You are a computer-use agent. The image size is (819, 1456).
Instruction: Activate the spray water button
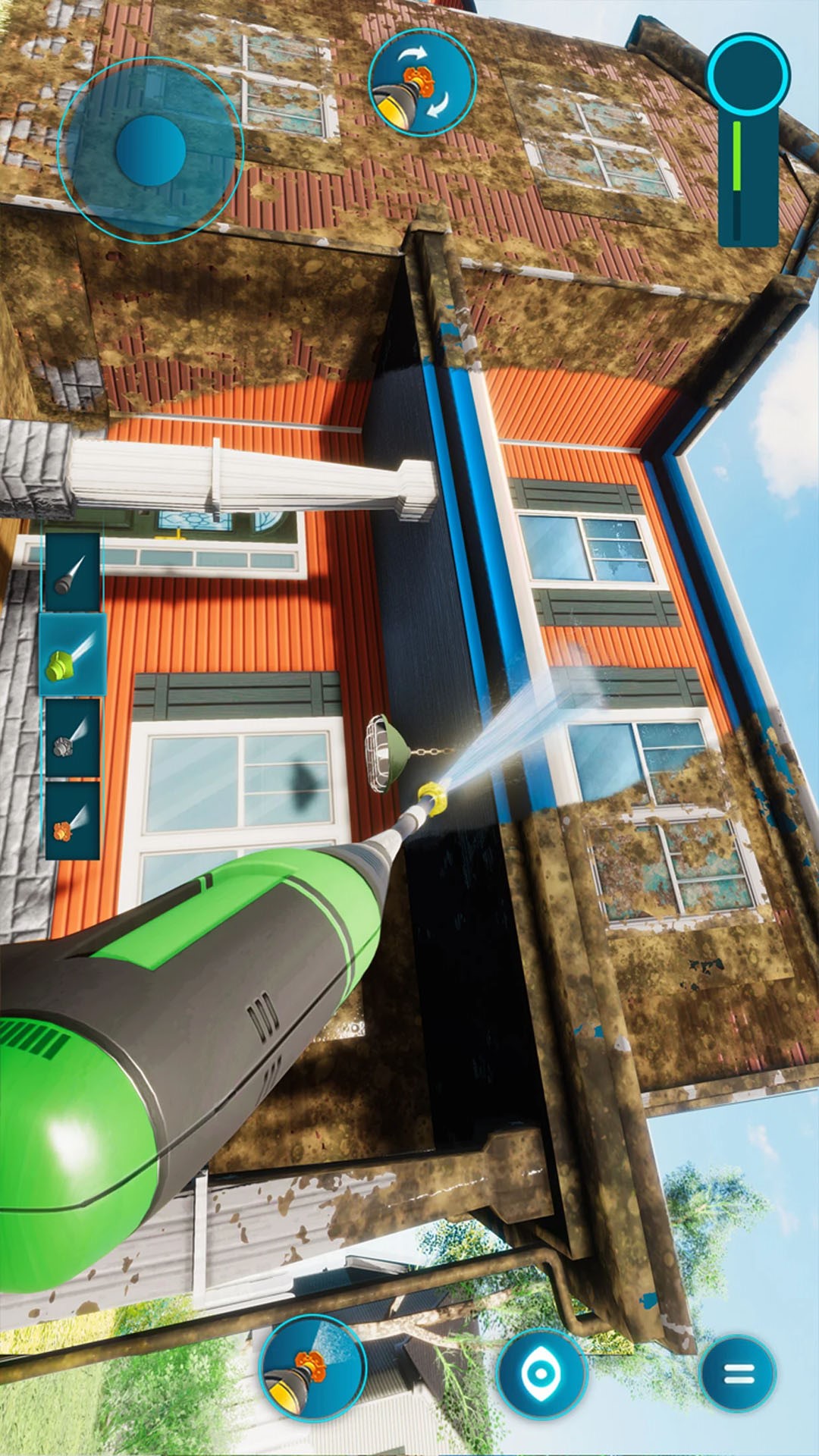click(312, 1367)
